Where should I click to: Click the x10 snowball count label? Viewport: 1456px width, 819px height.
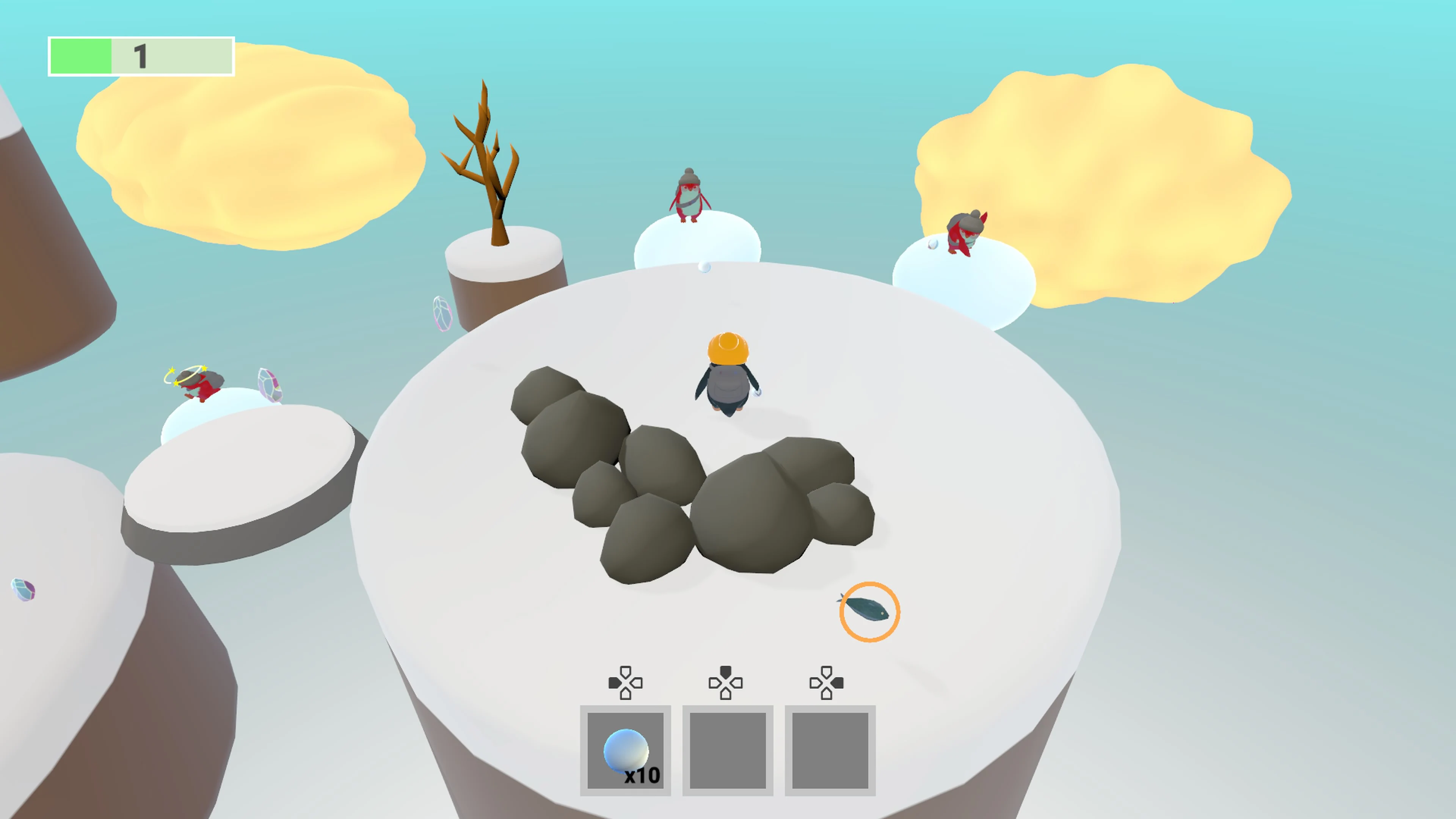[x=642, y=776]
